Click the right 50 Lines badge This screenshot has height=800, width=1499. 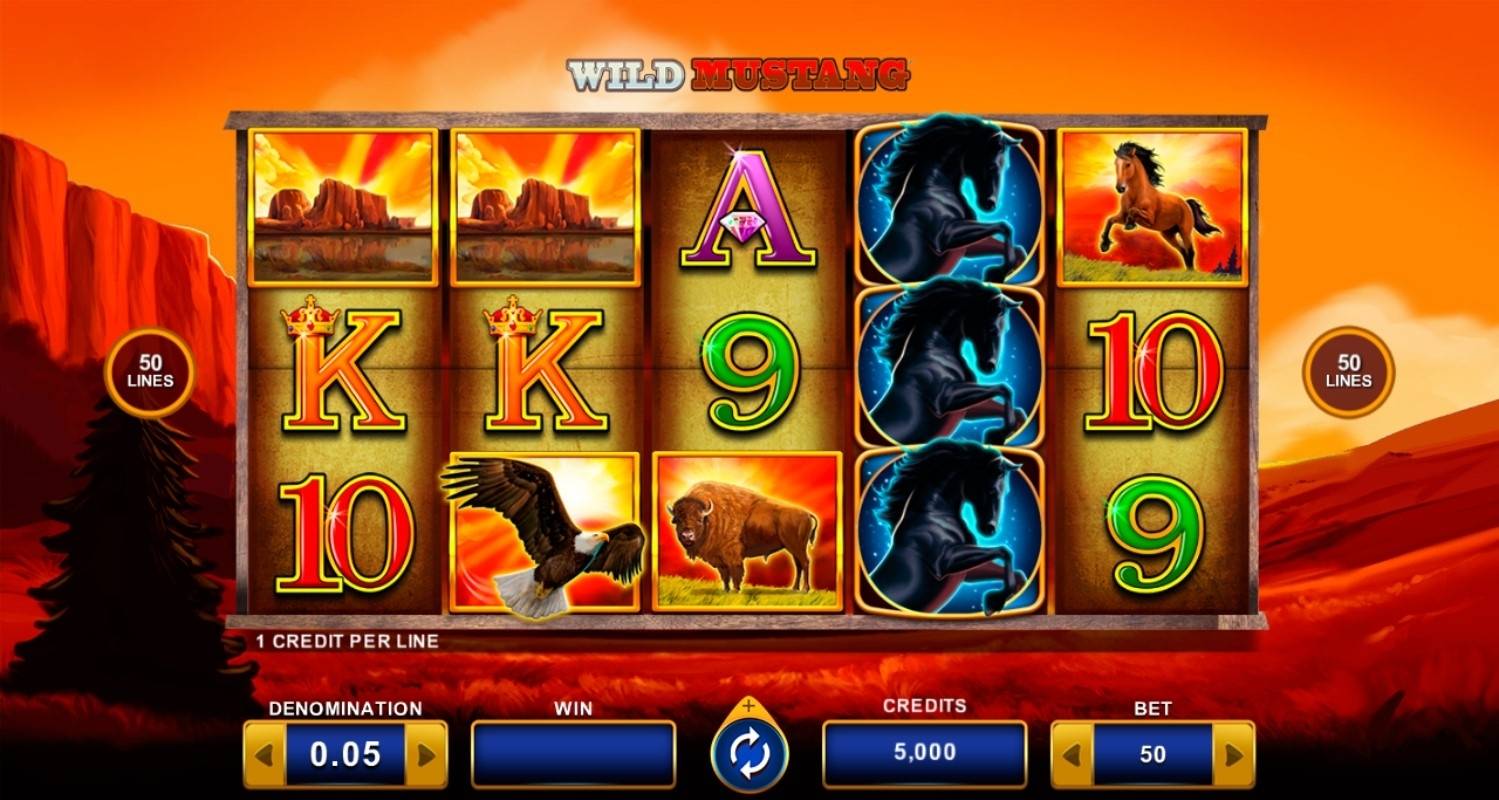tap(1348, 372)
